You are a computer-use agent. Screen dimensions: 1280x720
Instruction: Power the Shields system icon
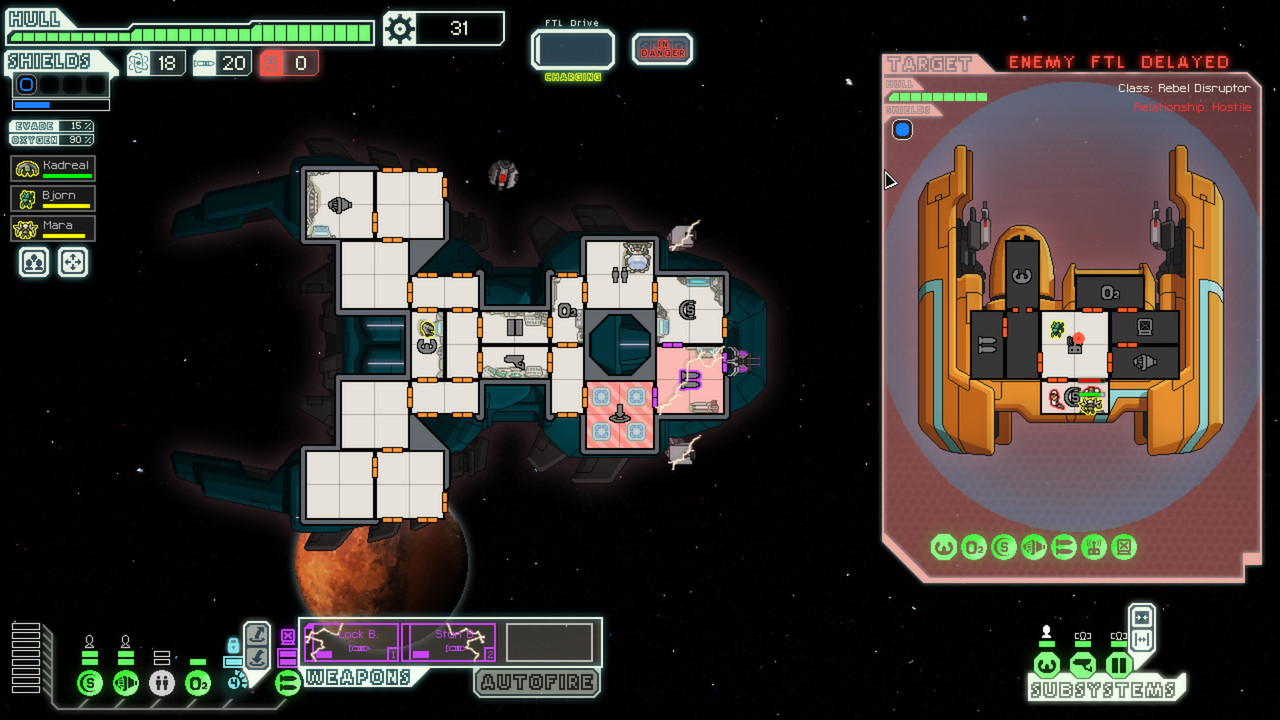tap(90, 684)
